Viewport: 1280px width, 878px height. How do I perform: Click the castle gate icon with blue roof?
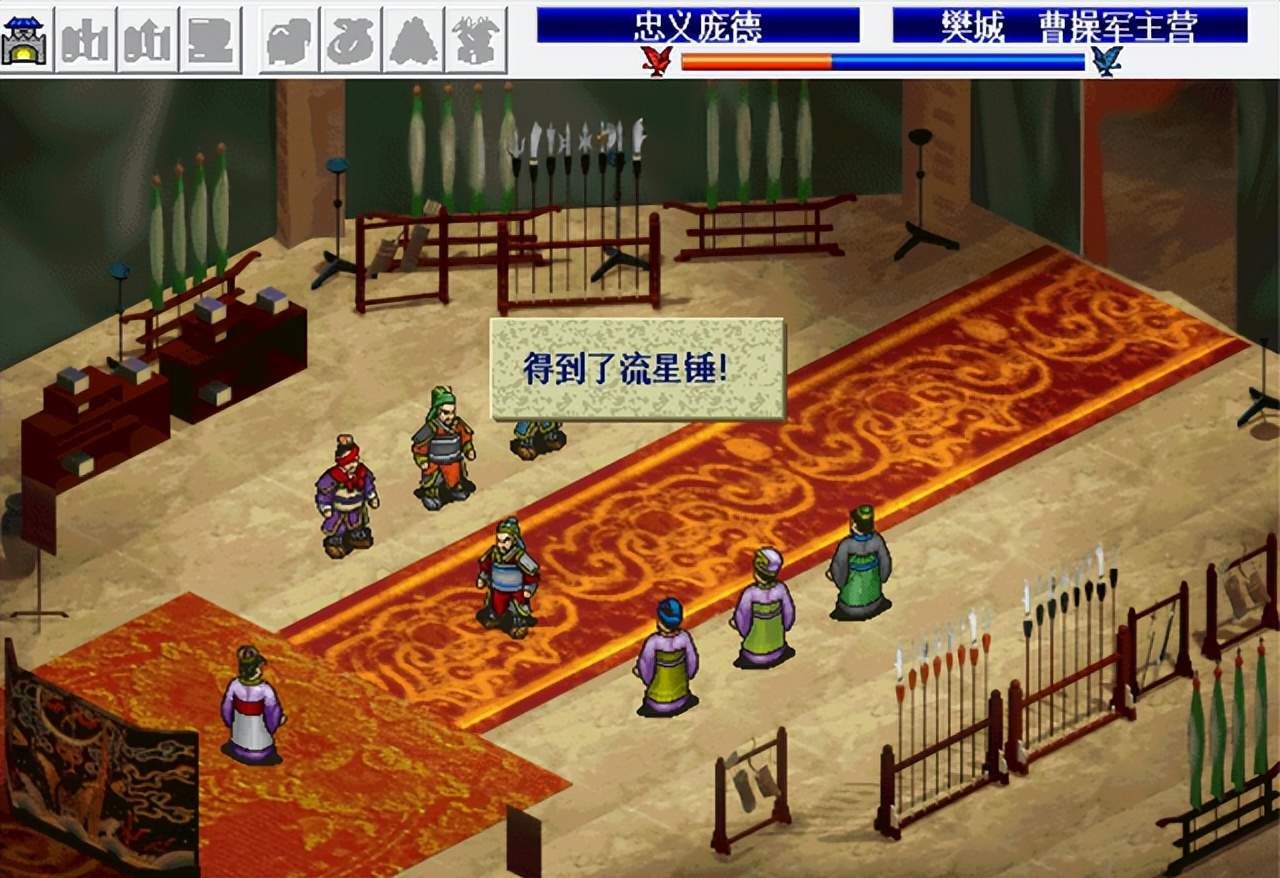[27, 40]
